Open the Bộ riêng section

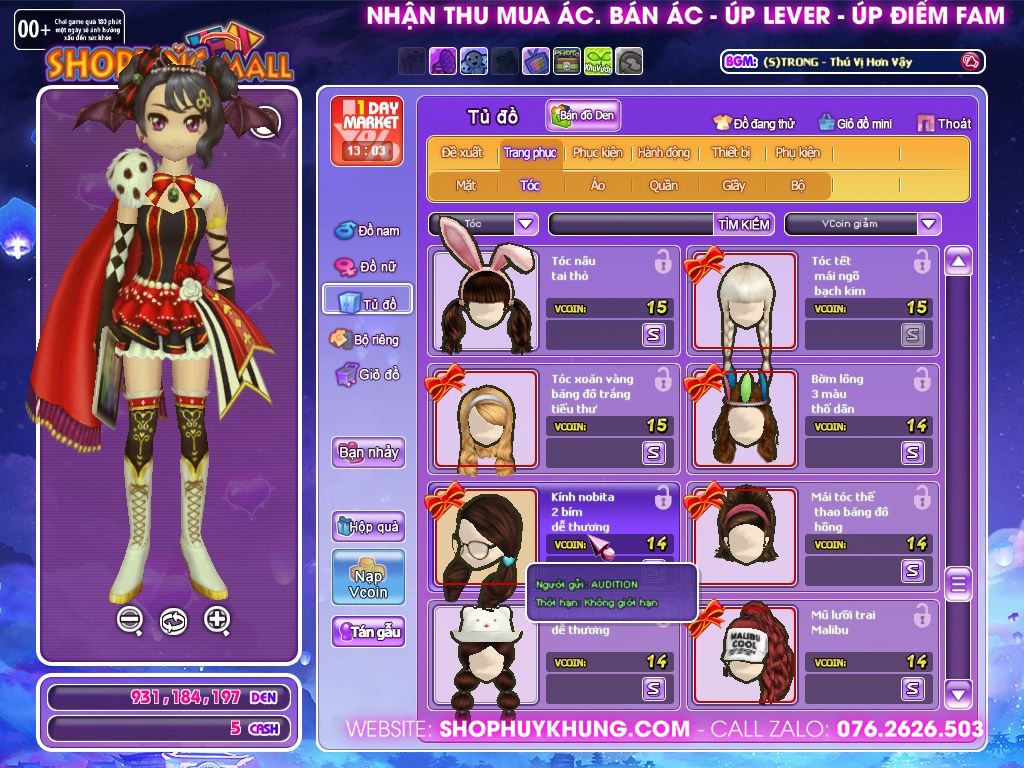click(367, 339)
